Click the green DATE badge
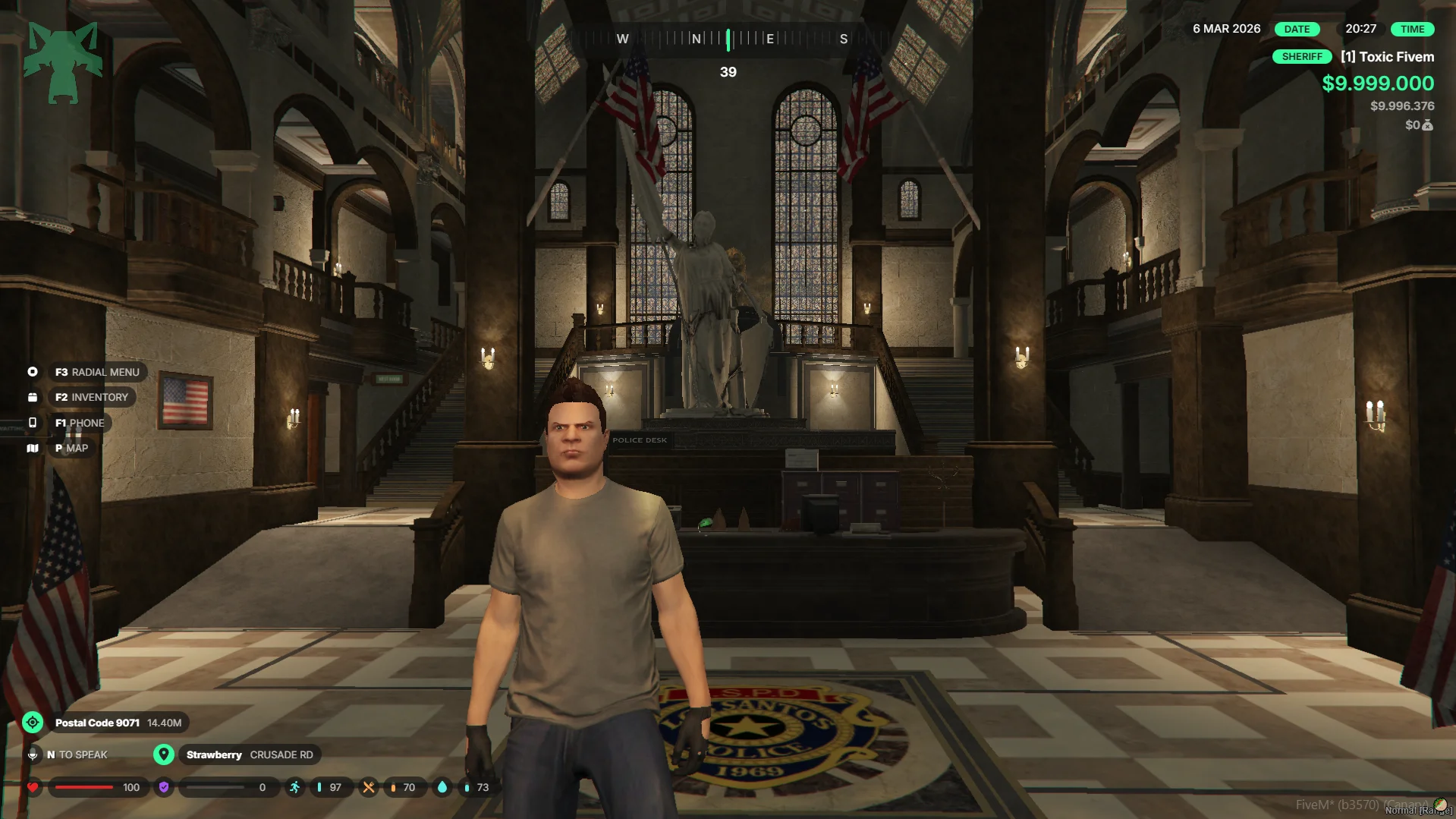 pyautogui.click(x=1297, y=29)
